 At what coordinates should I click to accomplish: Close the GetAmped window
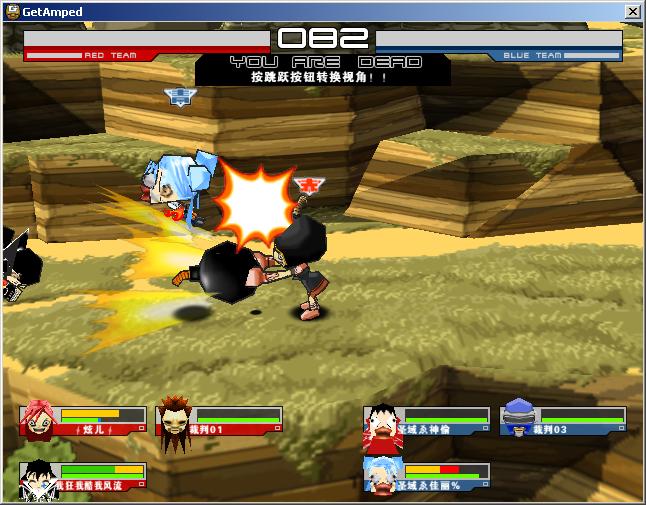(x=632, y=11)
